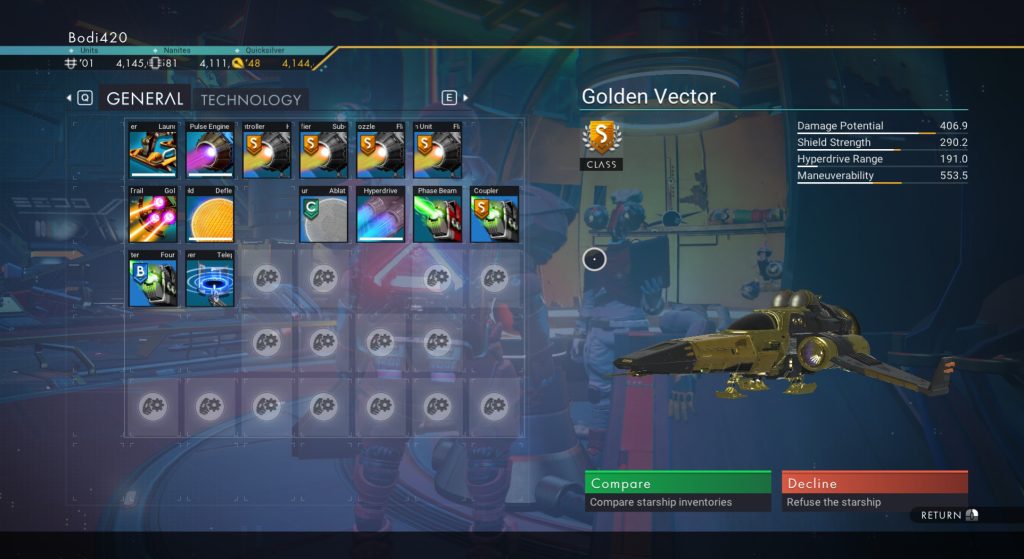Select the S-class Coupler upgrade slot
Viewport: 1024px width, 559px height.
click(x=494, y=214)
